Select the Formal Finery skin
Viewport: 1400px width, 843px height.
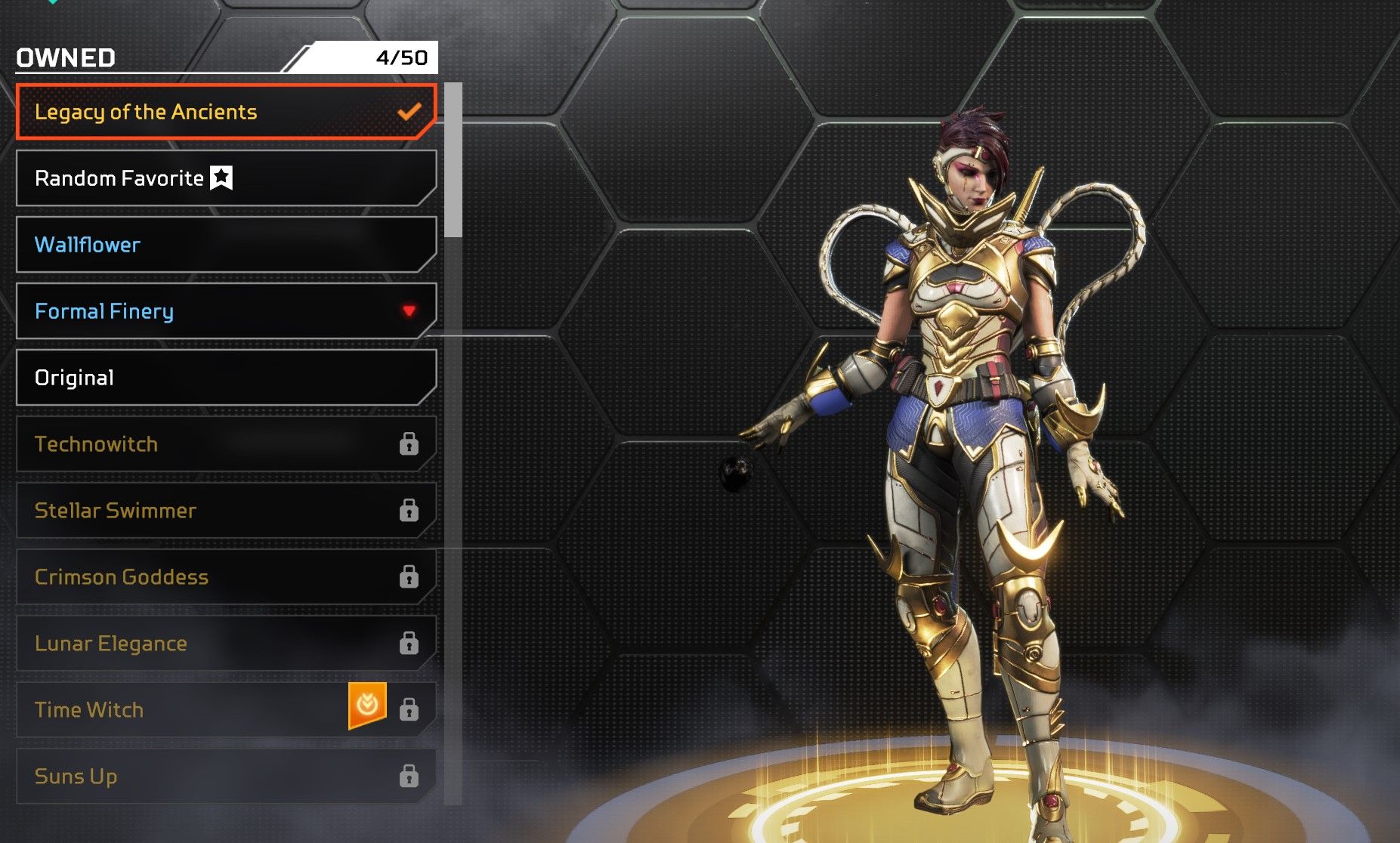pyautogui.click(x=225, y=311)
